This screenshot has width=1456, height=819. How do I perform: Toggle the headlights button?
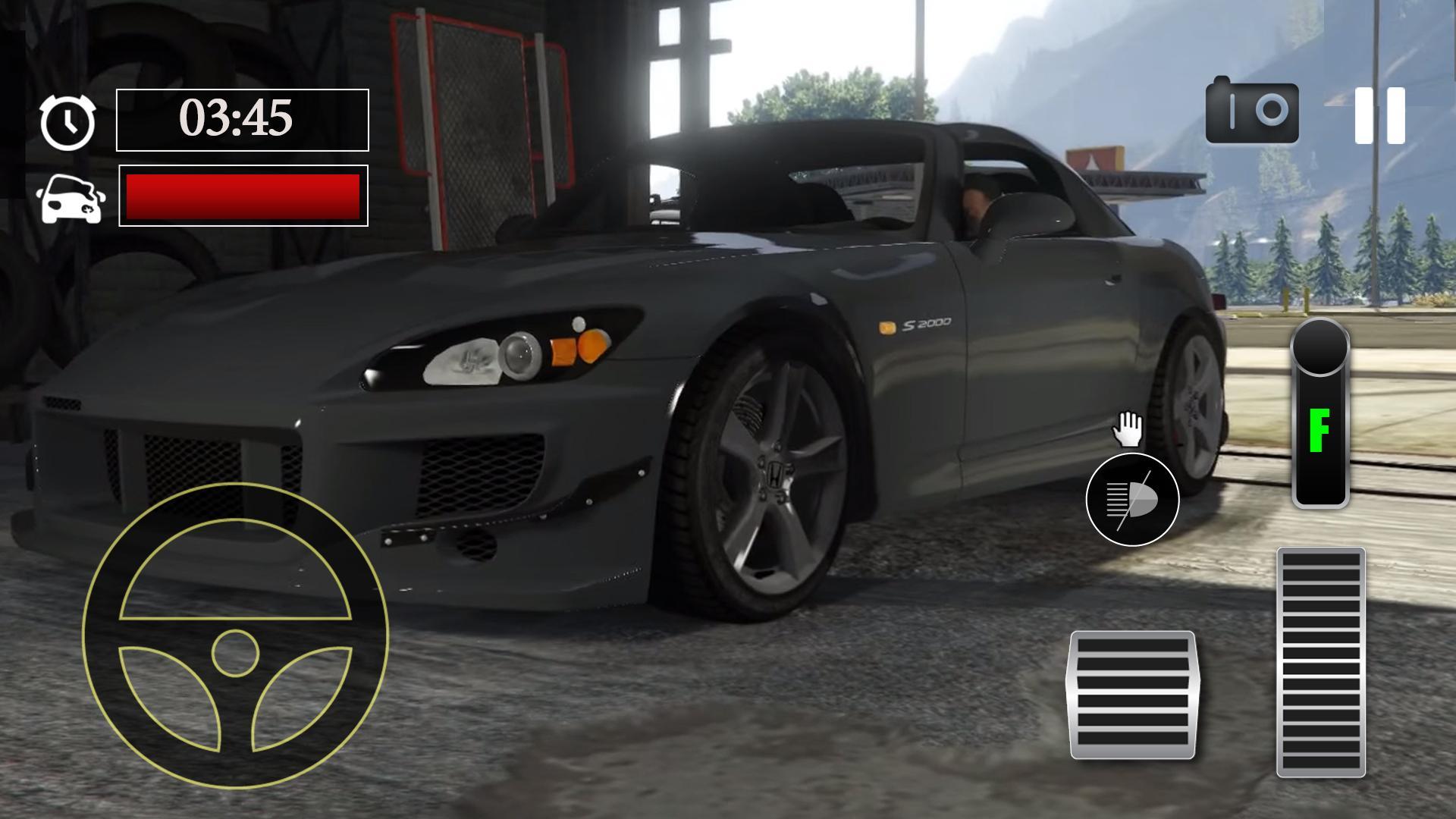(x=1132, y=500)
